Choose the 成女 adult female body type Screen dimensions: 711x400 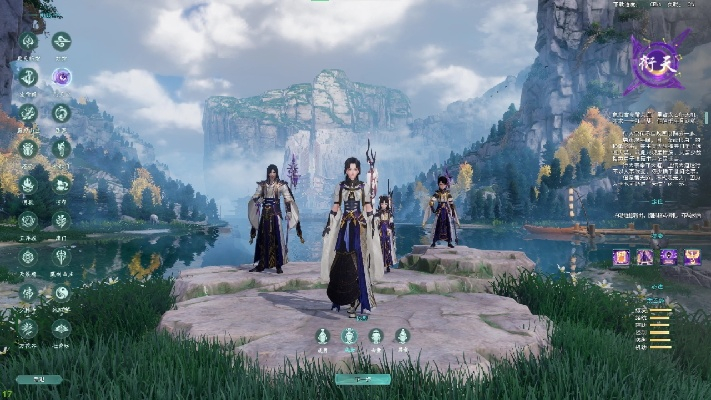point(349,336)
